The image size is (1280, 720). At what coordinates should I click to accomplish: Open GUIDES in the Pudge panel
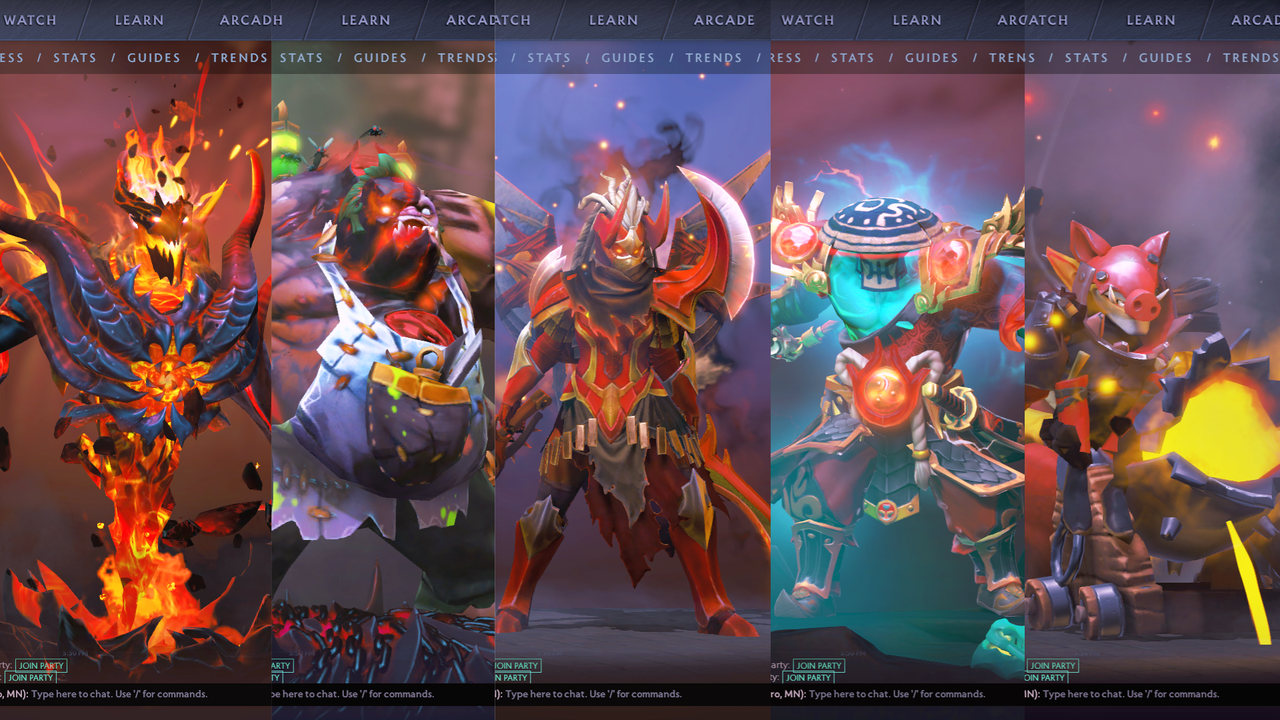[380, 57]
